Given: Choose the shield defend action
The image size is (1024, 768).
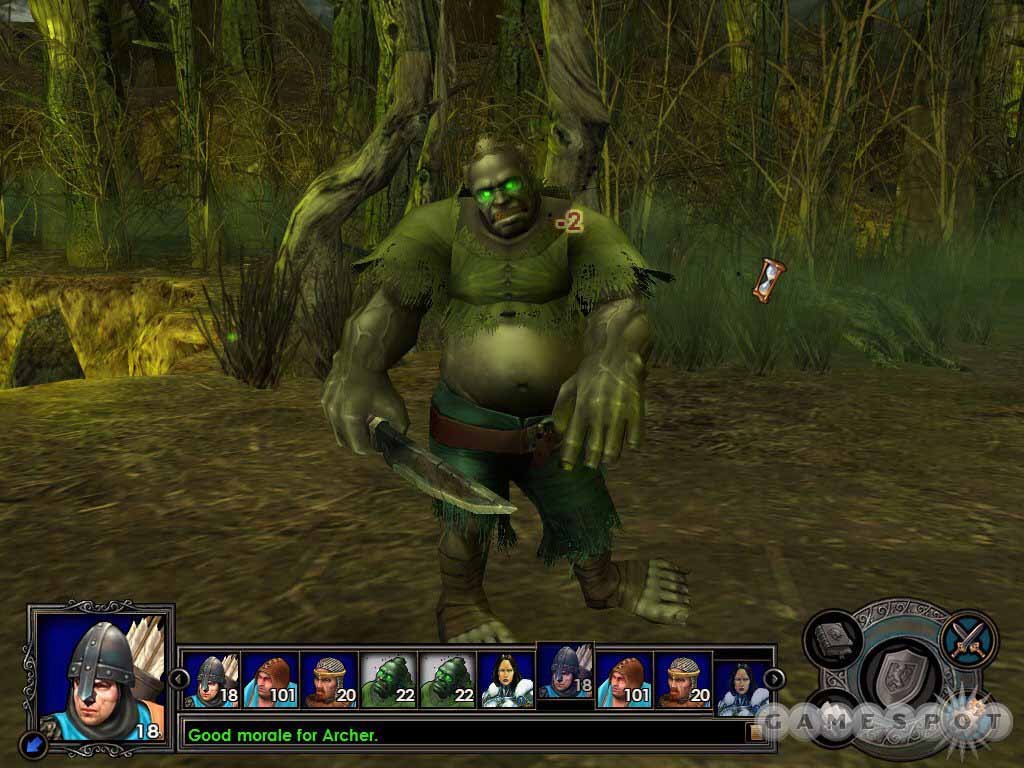Looking at the screenshot, I should [x=897, y=675].
